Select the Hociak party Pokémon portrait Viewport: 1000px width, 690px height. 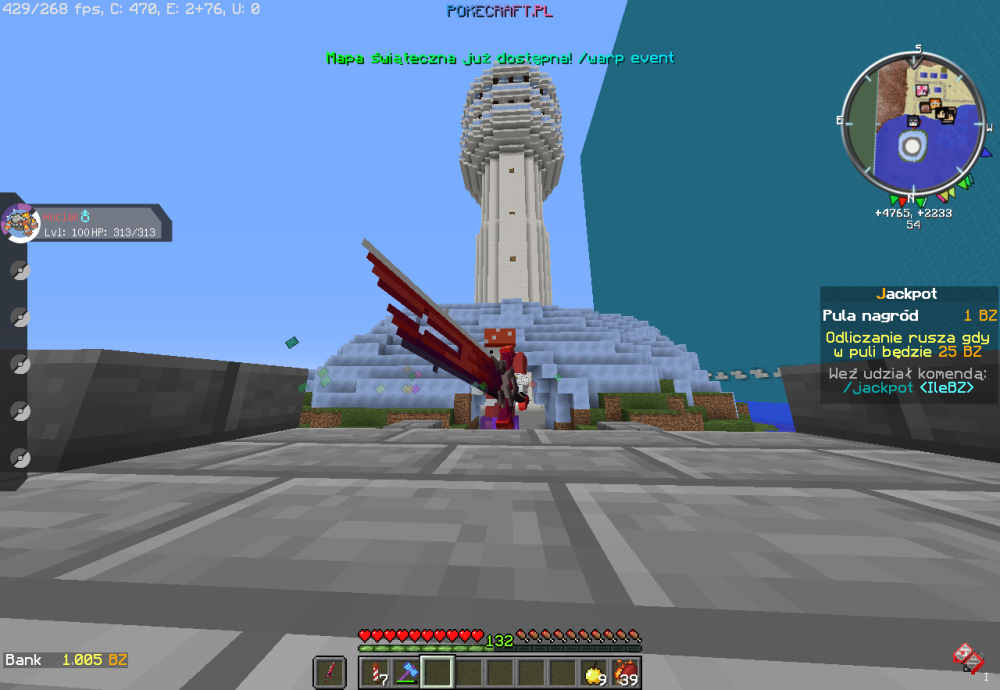pyautogui.click(x=20, y=222)
